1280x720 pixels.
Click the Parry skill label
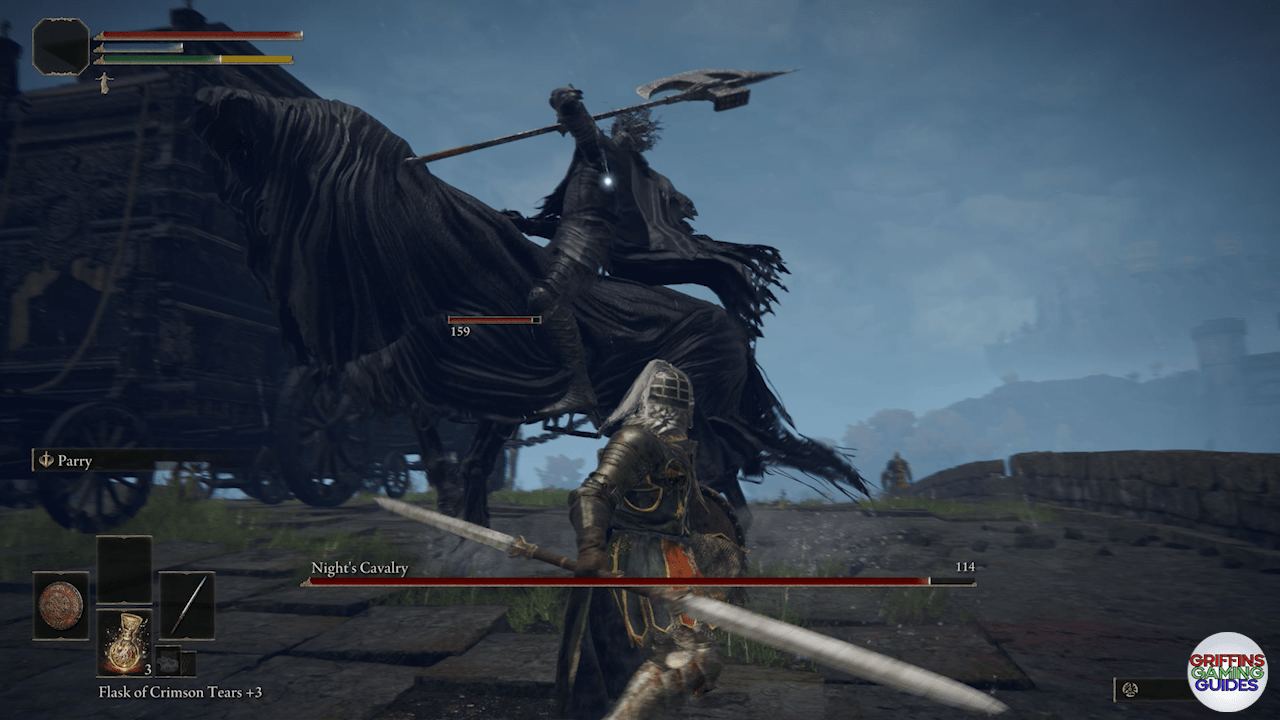pos(75,461)
